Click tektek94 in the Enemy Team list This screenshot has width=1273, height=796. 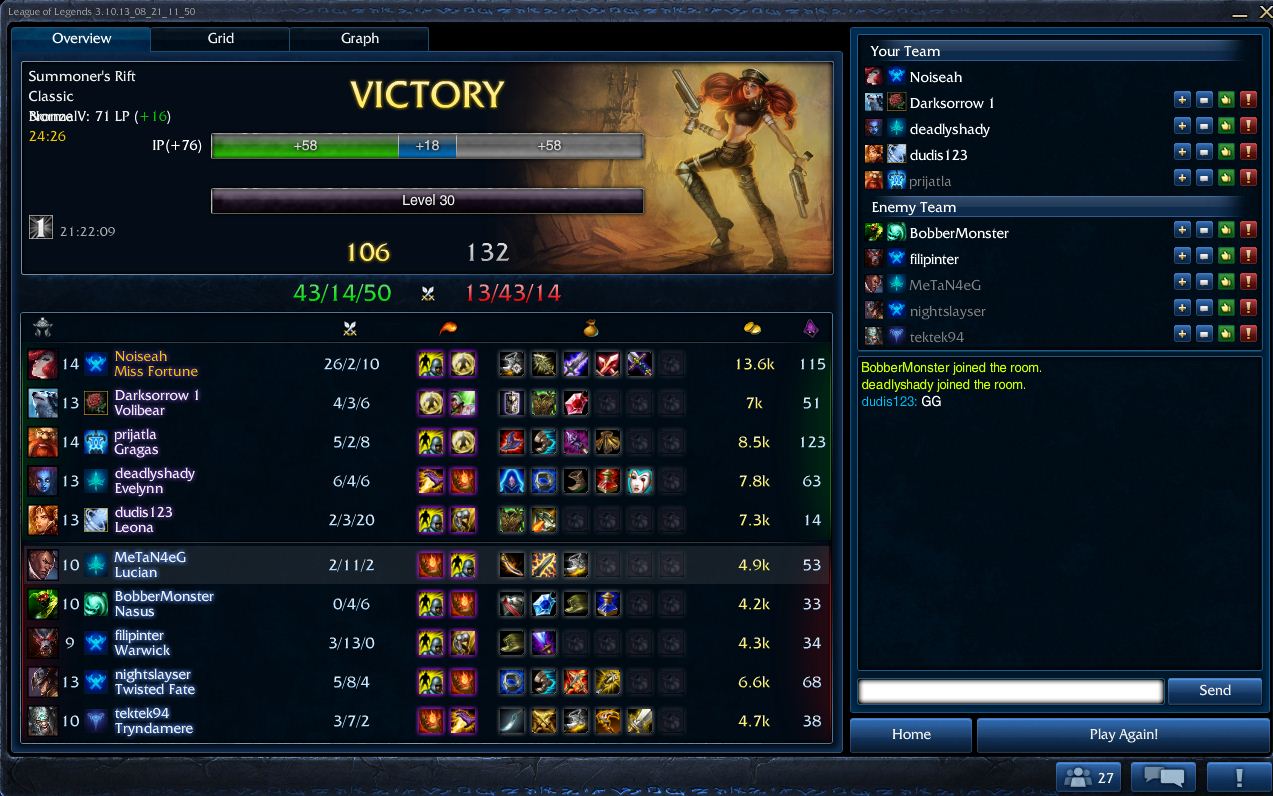point(936,337)
